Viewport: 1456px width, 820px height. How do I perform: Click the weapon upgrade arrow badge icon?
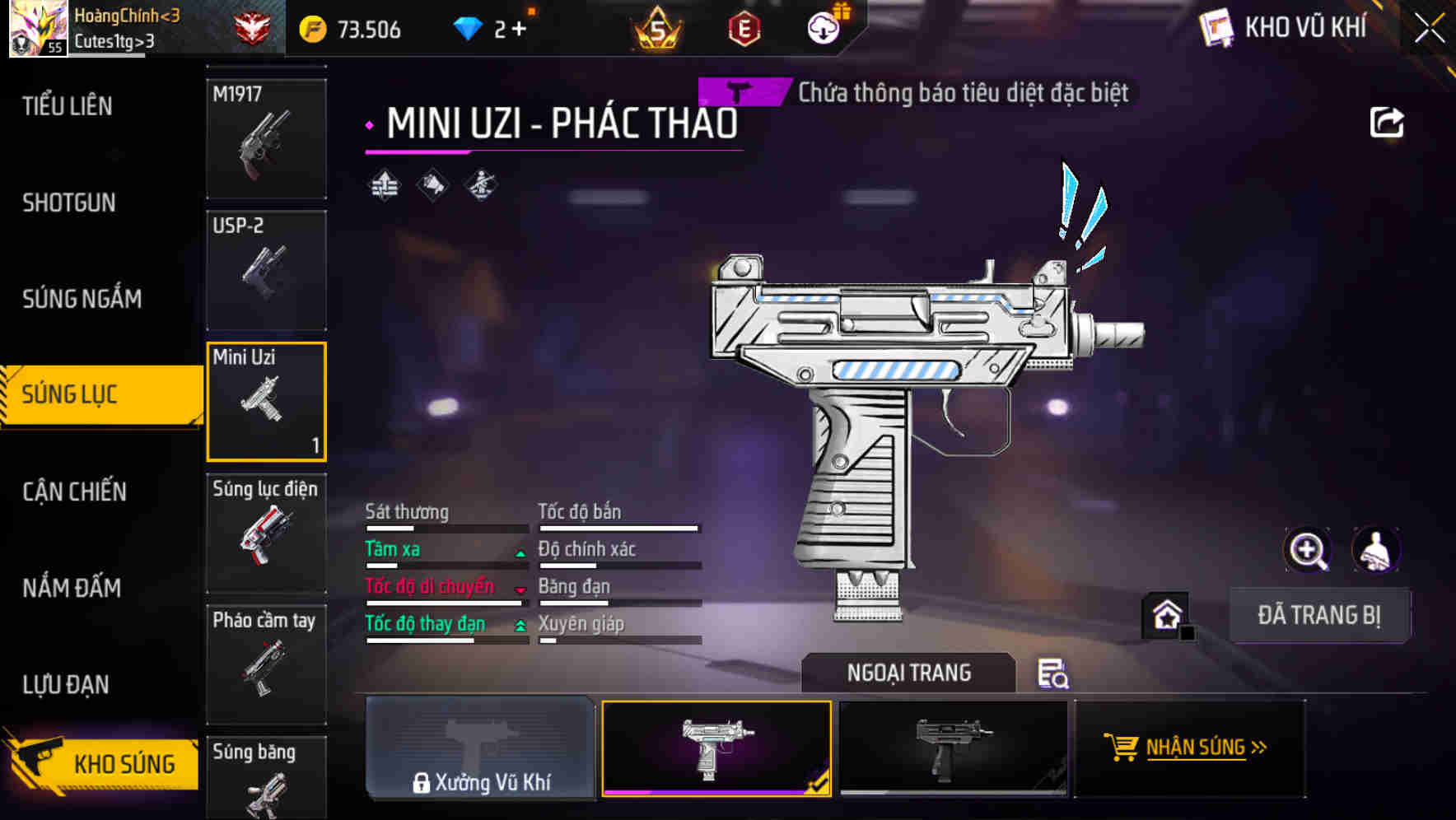tap(383, 184)
